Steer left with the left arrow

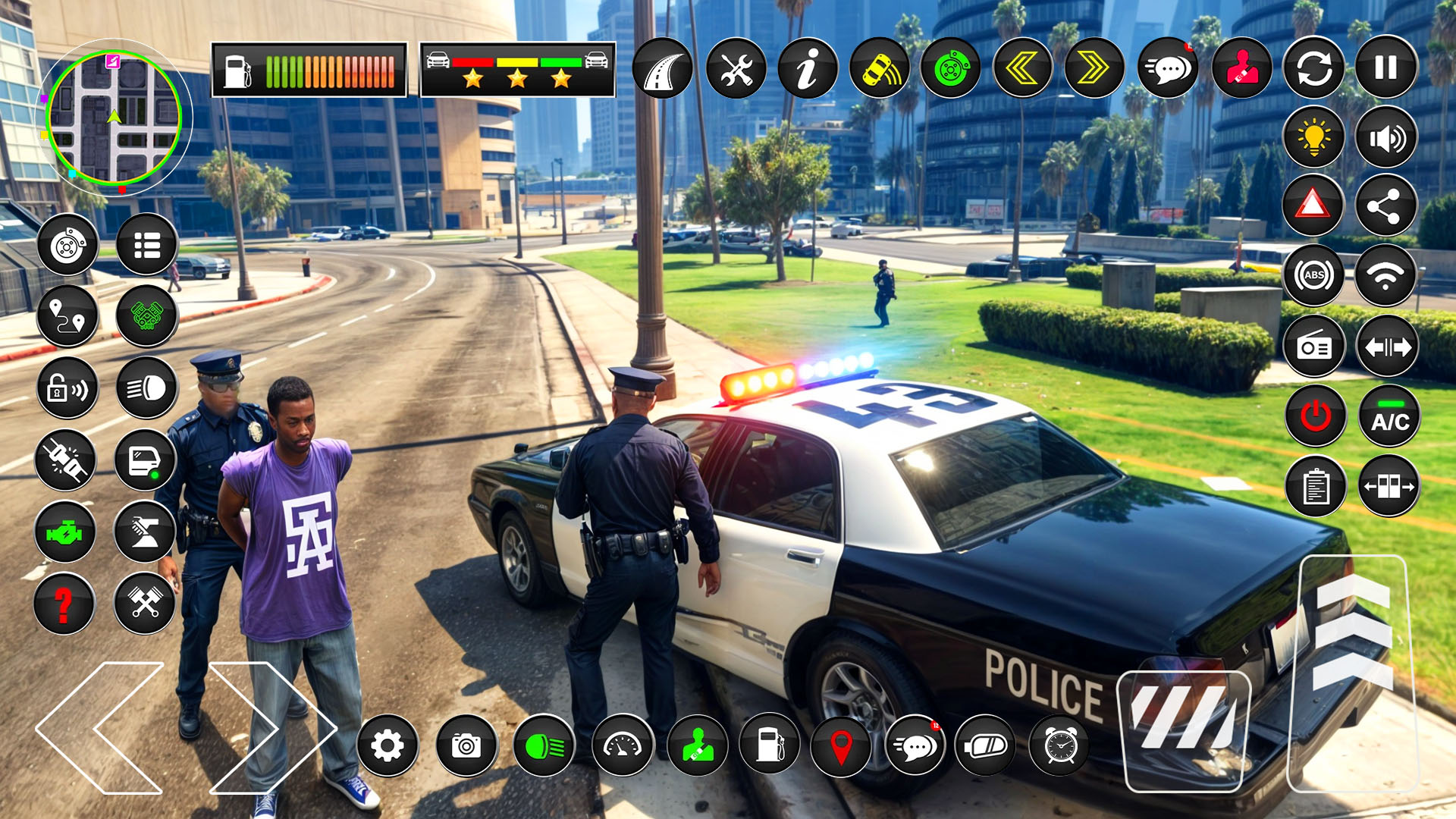click(x=99, y=728)
